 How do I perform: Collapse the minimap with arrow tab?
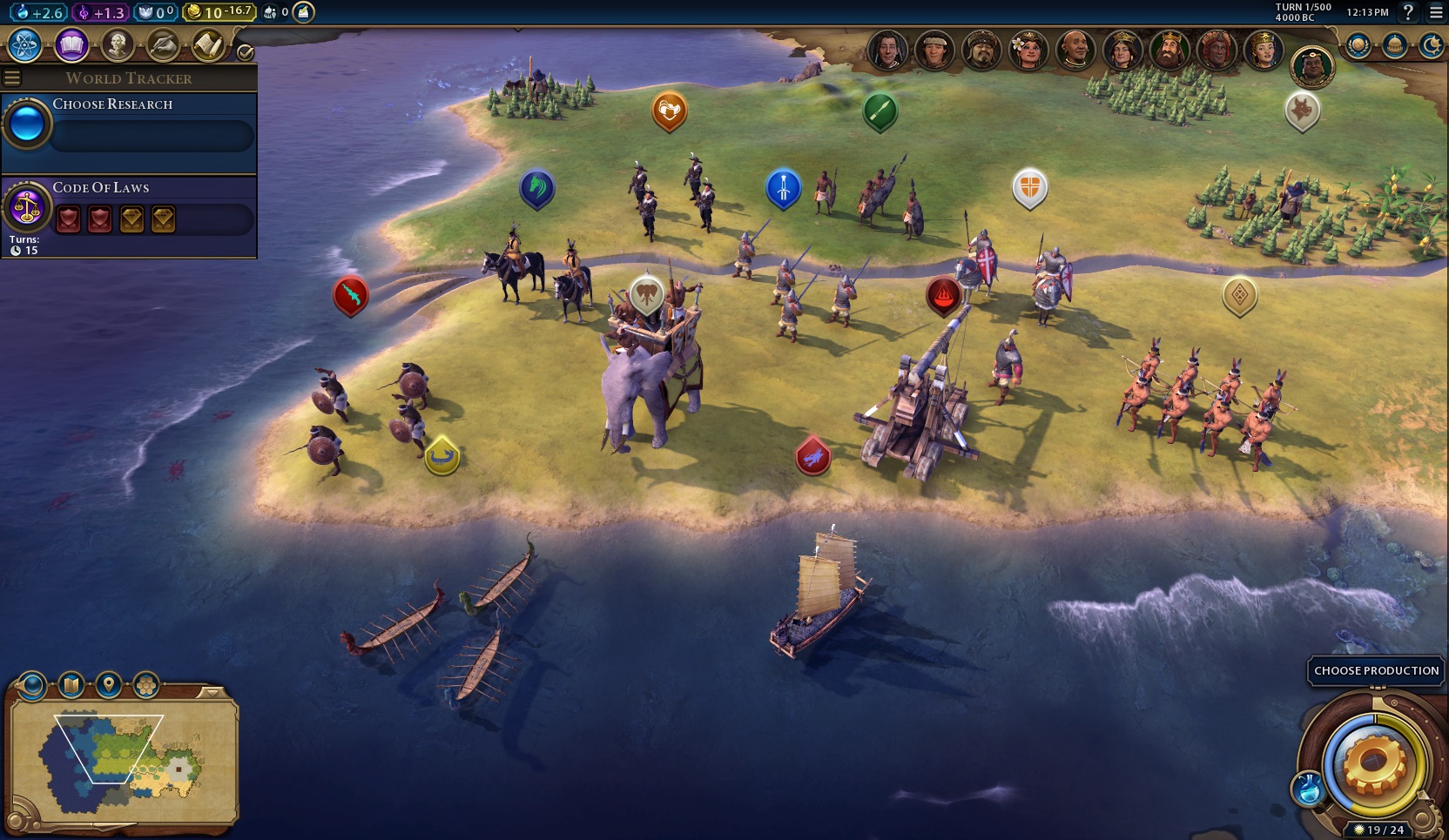(x=210, y=693)
